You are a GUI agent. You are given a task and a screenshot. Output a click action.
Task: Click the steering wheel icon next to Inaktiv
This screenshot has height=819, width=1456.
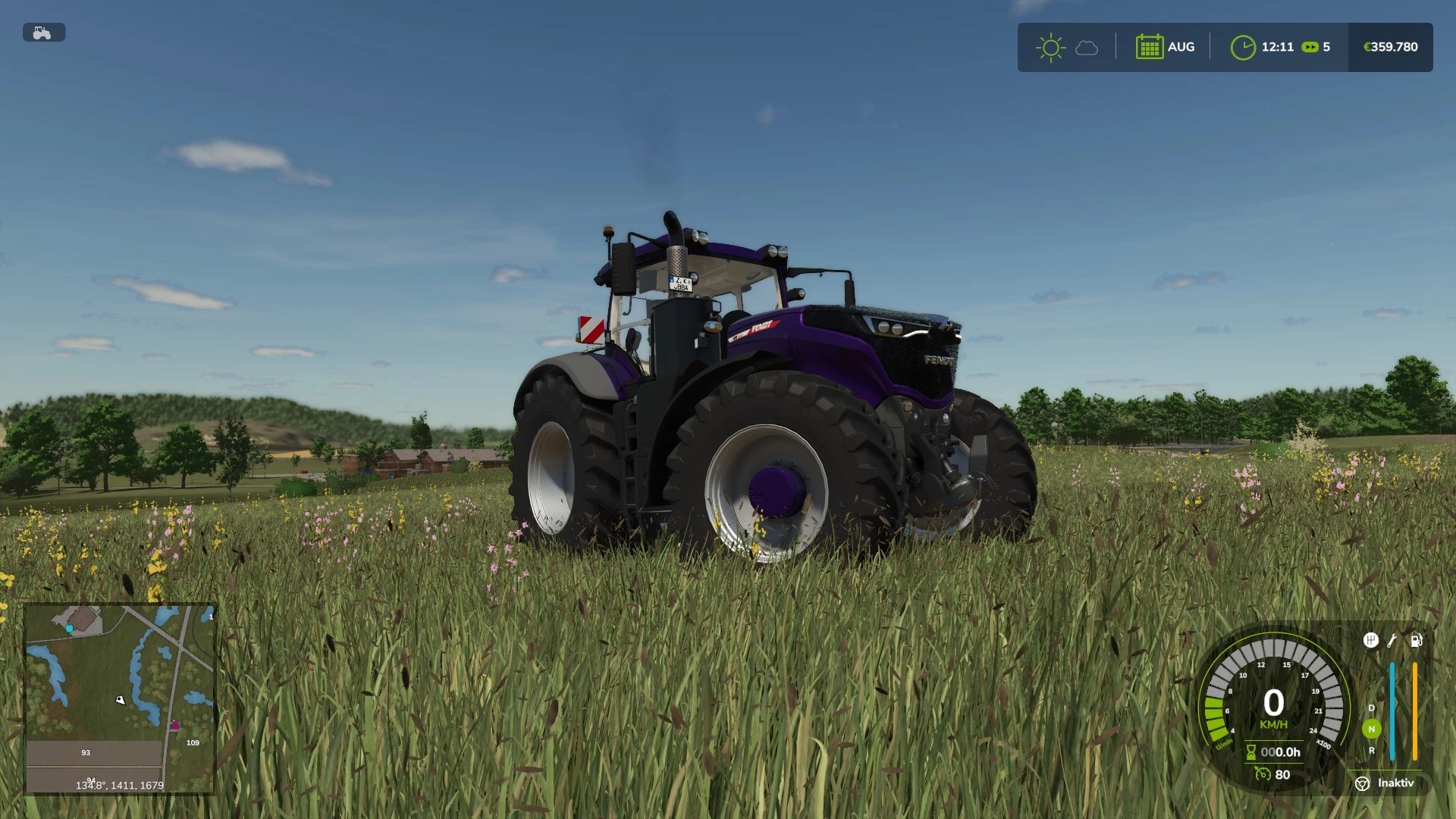(x=1363, y=783)
